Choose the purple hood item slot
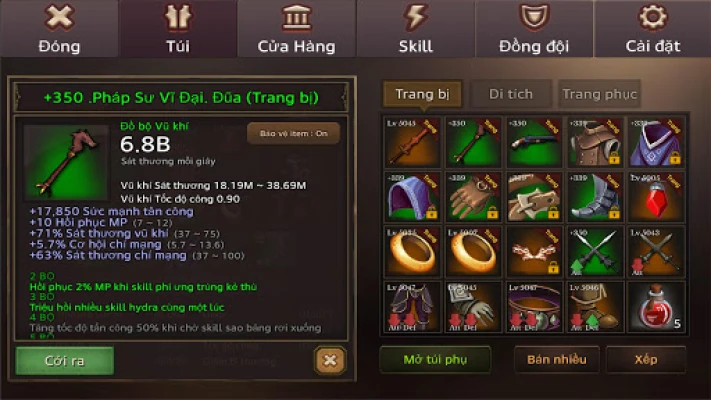The width and height of the screenshot is (711, 400). (411, 196)
